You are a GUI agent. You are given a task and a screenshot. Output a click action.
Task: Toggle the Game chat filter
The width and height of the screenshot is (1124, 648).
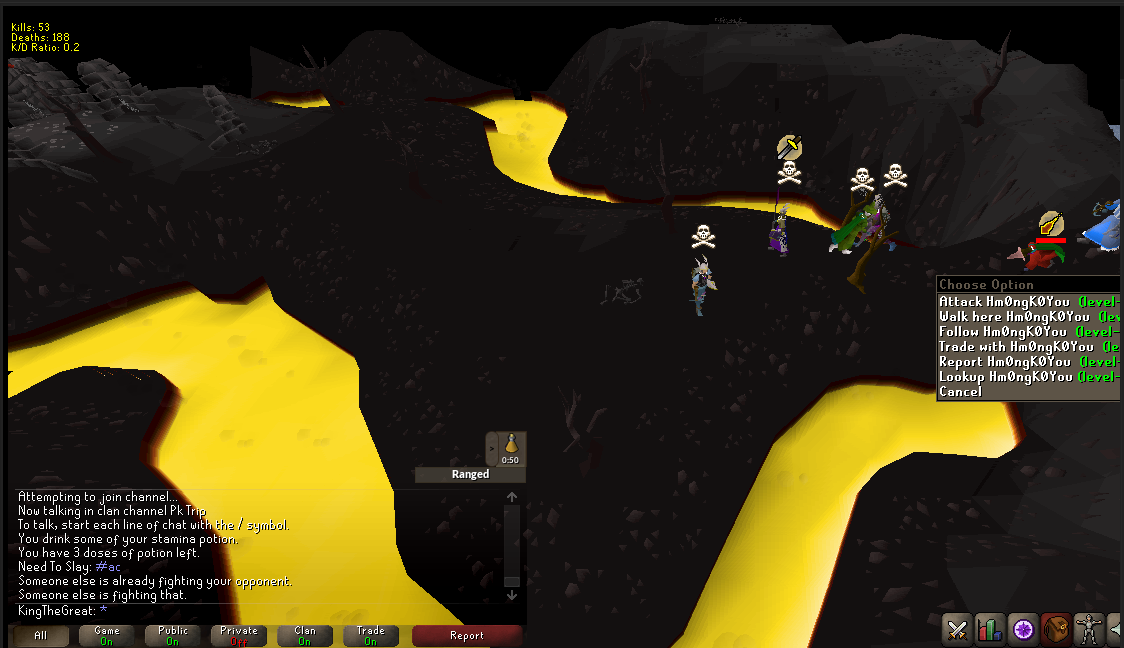tap(106, 636)
